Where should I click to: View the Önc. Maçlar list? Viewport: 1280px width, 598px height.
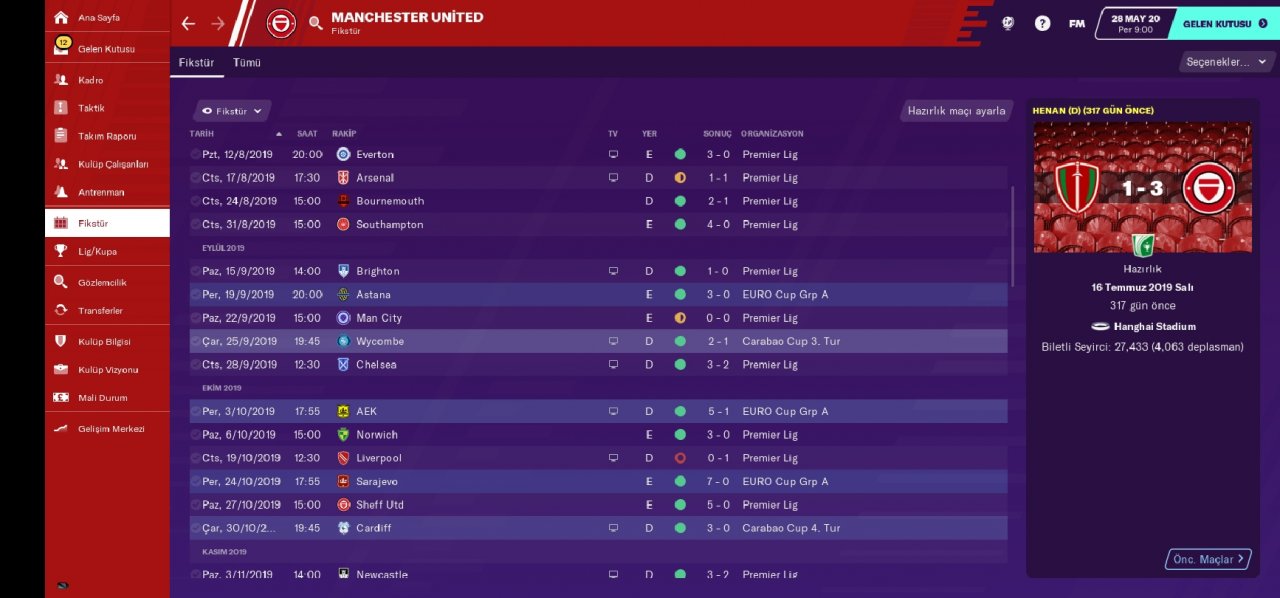(x=1208, y=559)
